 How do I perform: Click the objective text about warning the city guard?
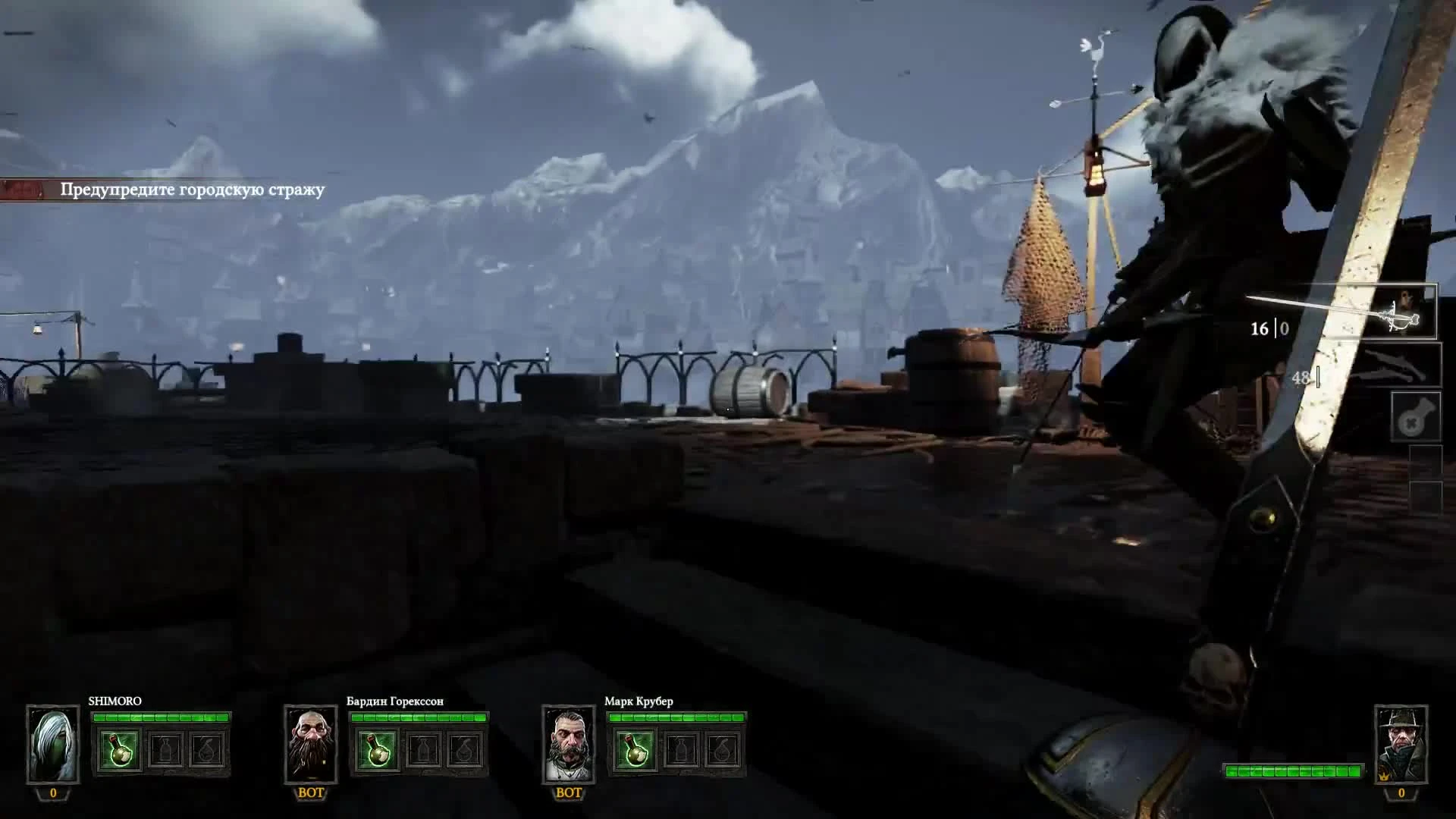point(192,190)
